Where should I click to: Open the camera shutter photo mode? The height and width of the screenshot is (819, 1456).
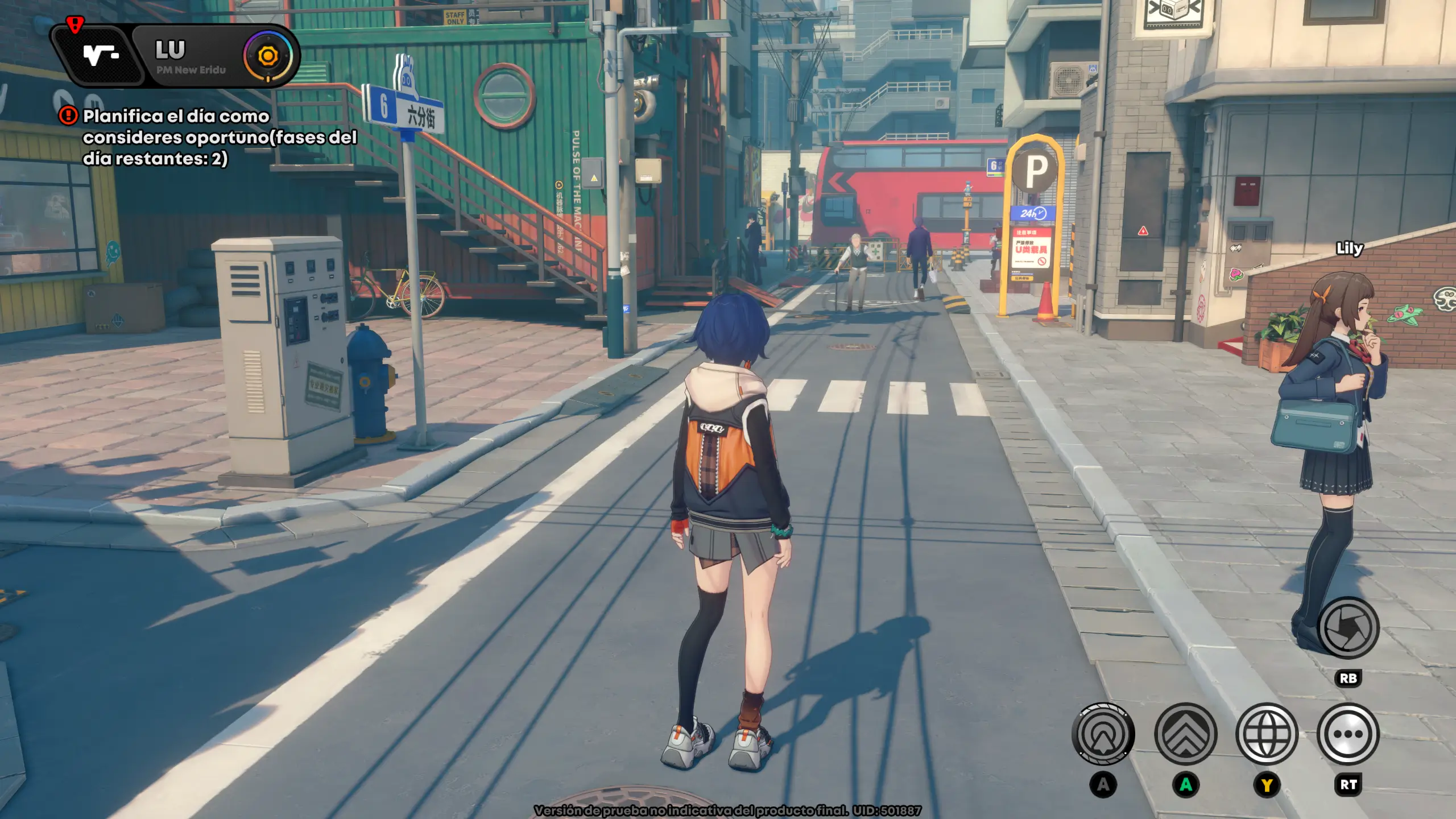1348,628
